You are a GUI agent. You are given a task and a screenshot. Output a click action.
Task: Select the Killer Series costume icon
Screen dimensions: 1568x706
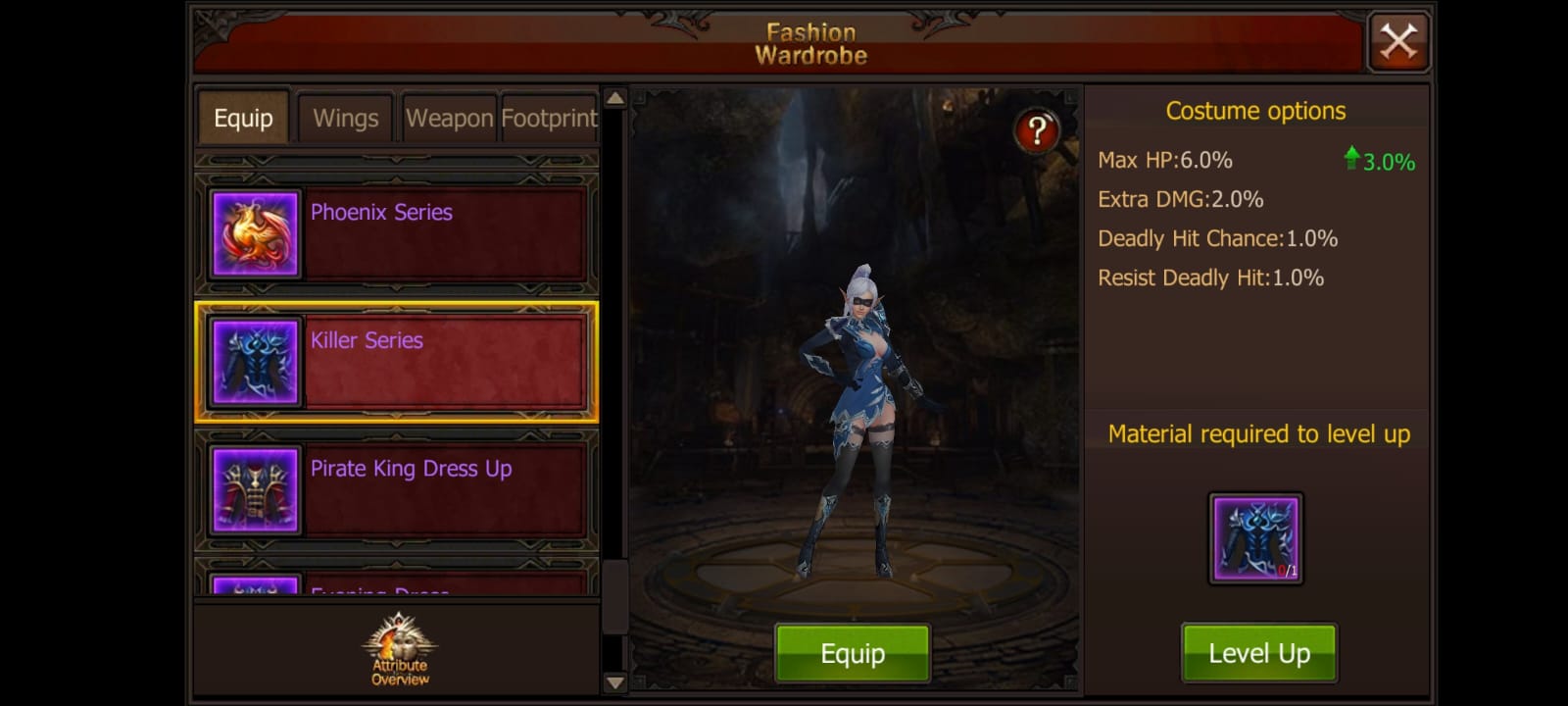(253, 361)
